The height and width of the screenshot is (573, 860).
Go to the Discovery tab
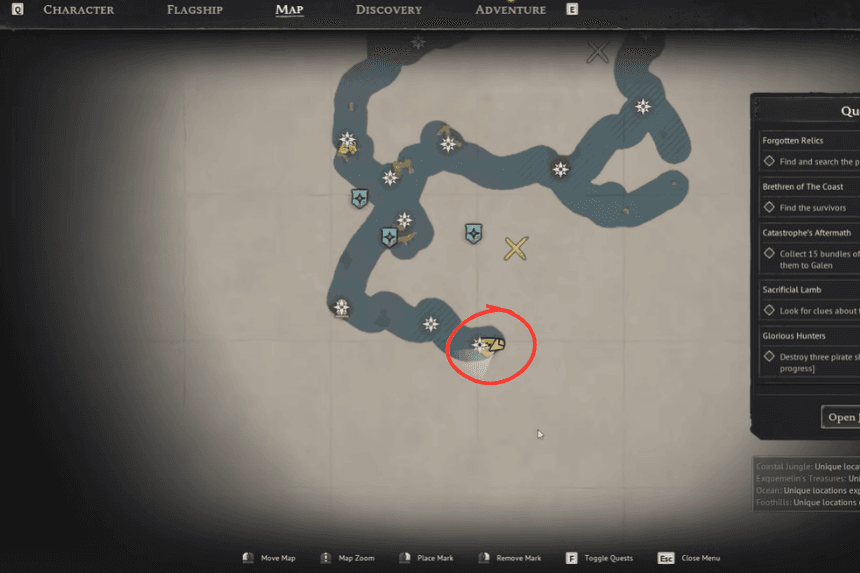388,10
